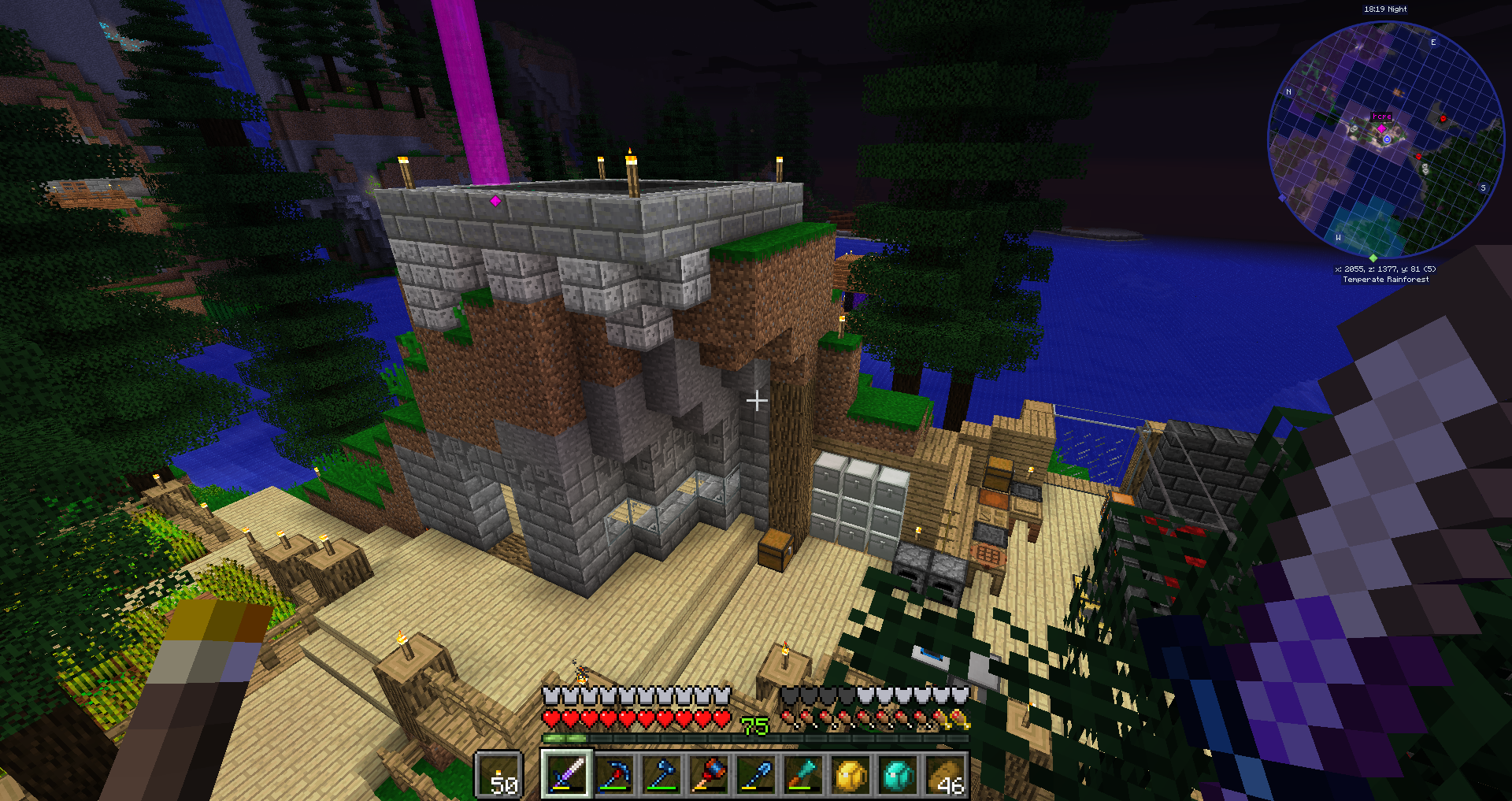Select the blue waypoint diamond on minimap edge
Image resolution: width=1512 pixels, height=801 pixels.
(1282, 198)
